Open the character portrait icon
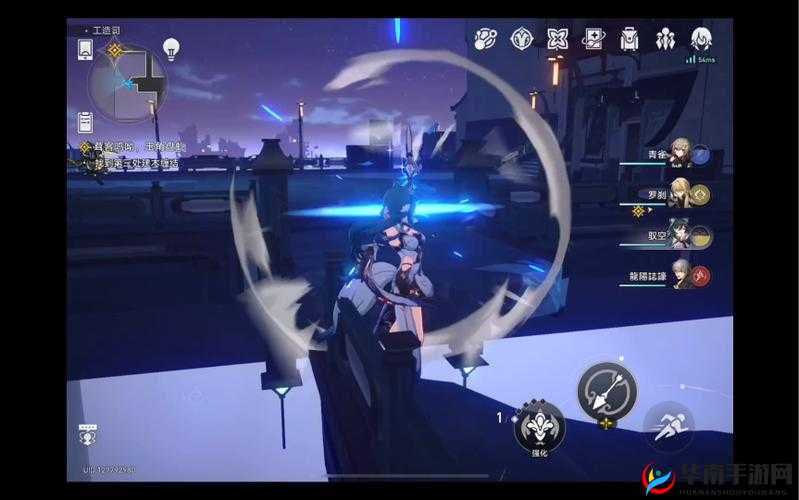 coord(701,39)
